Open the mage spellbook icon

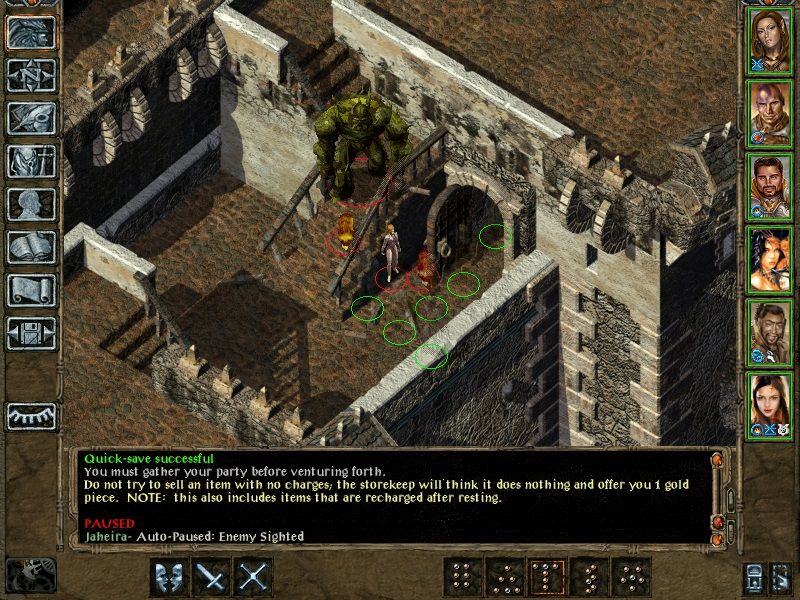[x=31, y=247]
